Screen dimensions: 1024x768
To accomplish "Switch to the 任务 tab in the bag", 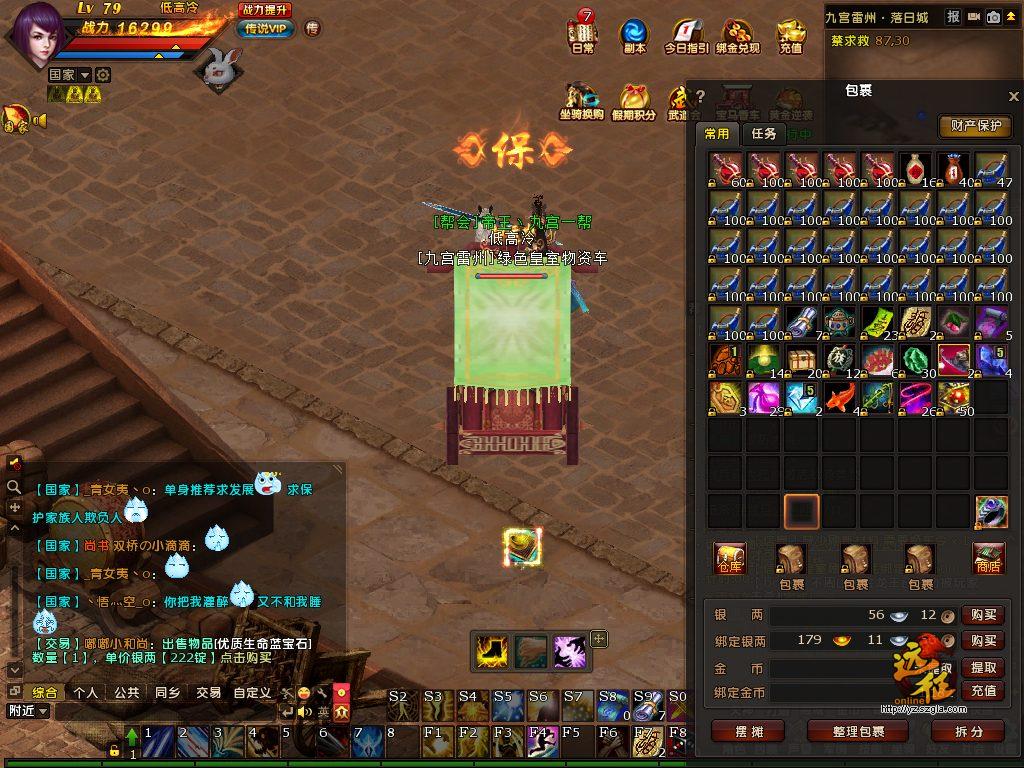I will coord(764,134).
